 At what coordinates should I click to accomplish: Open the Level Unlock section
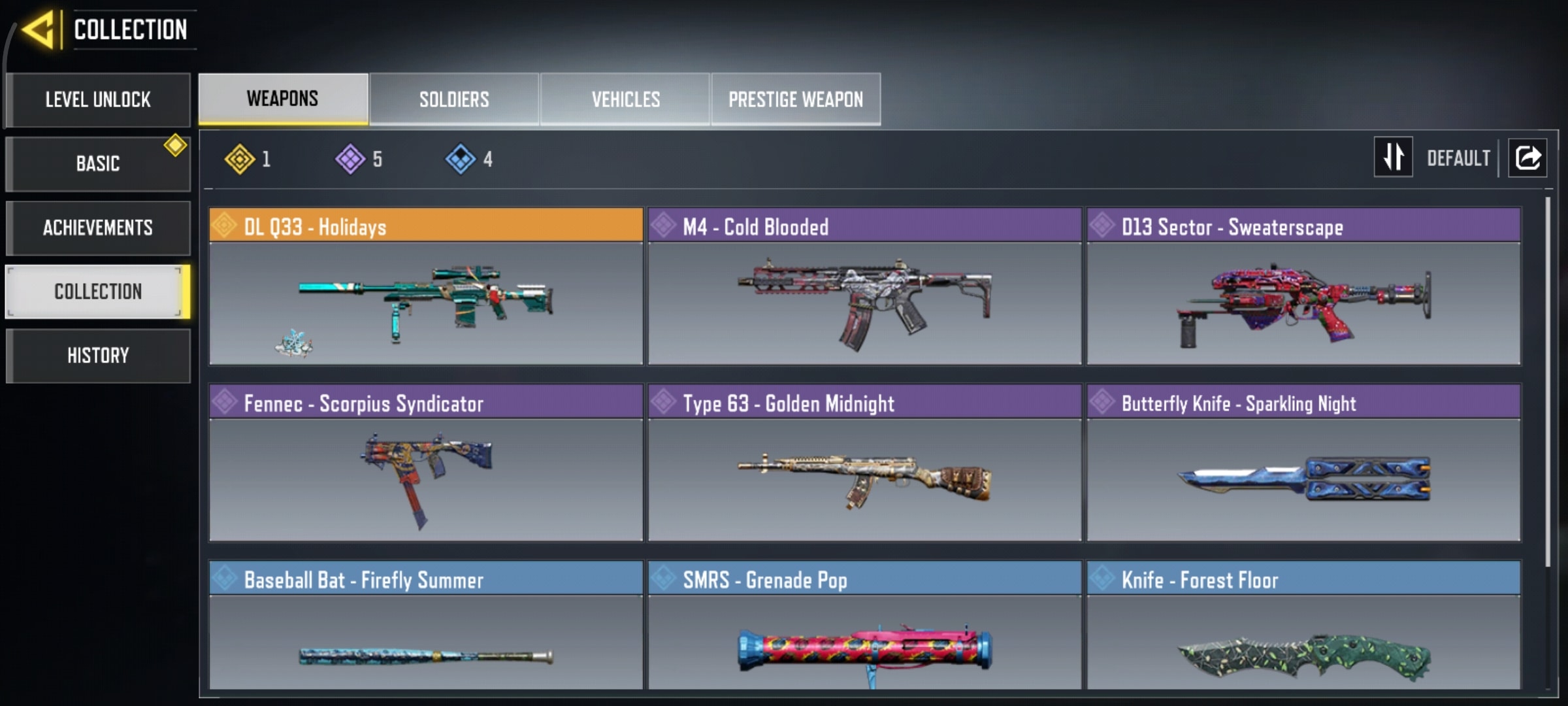tap(98, 99)
